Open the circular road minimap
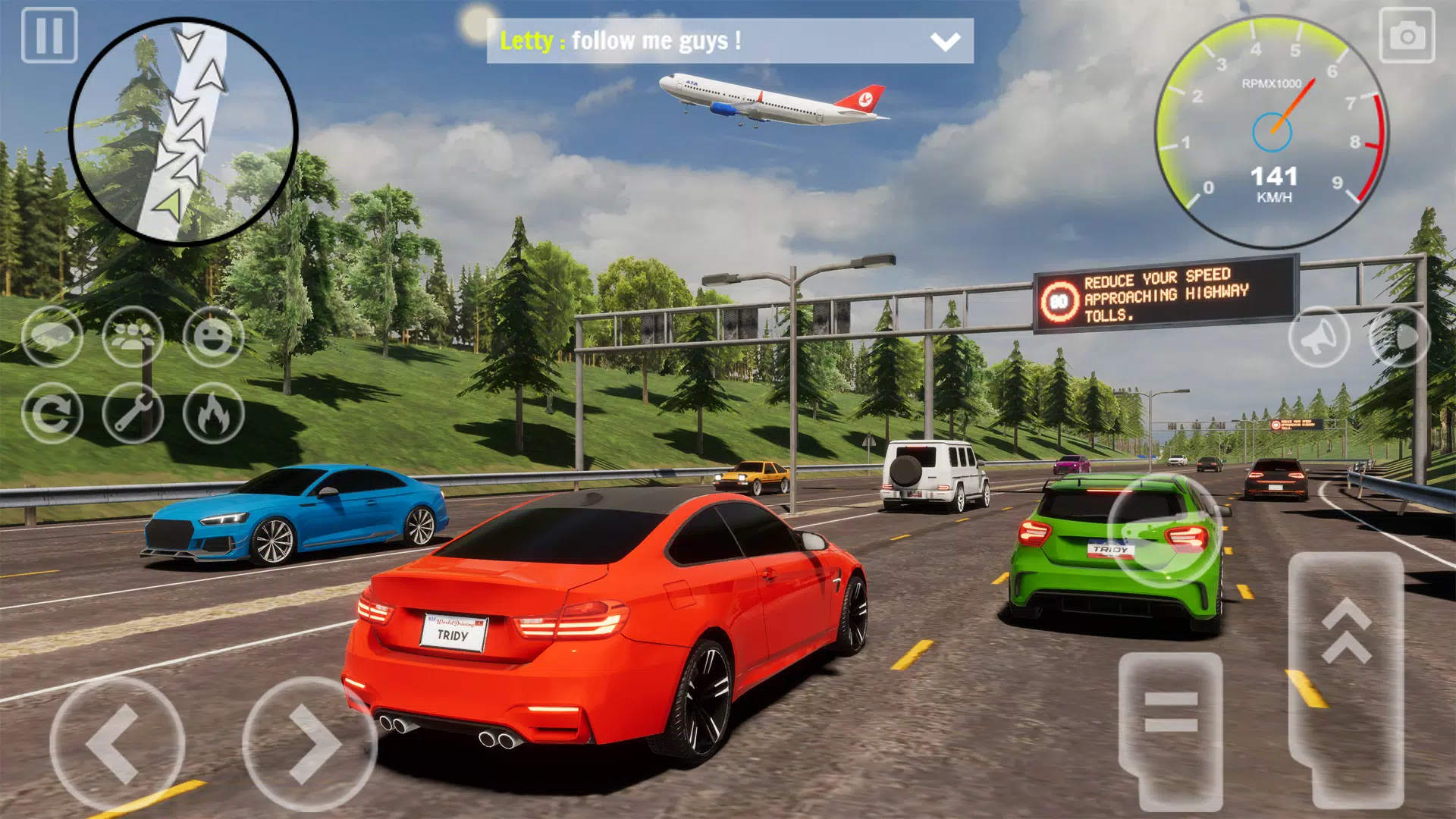Image resolution: width=1456 pixels, height=819 pixels. [x=183, y=131]
